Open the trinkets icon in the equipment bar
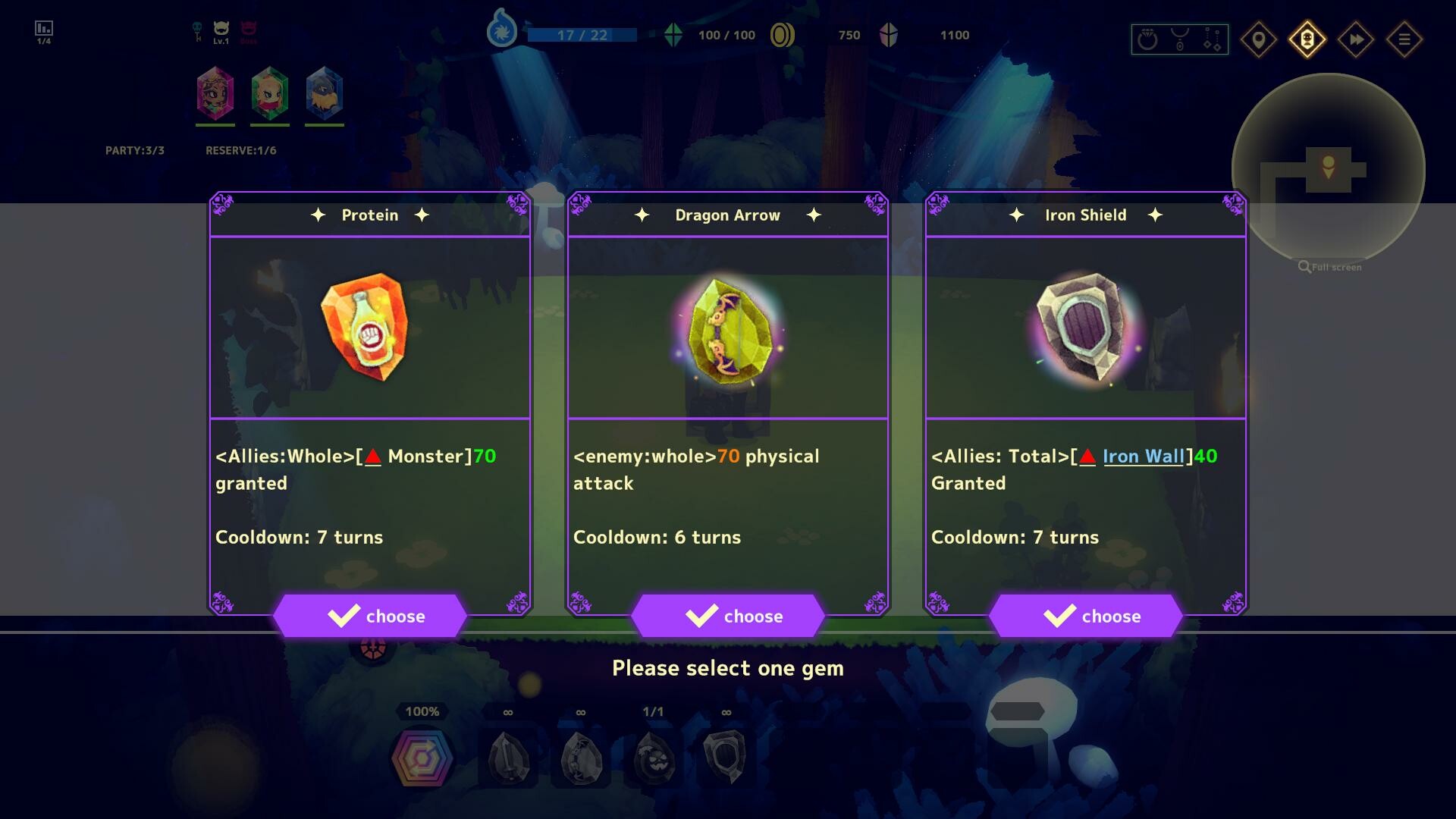1456x819 pixels. tap(1212, 39)
